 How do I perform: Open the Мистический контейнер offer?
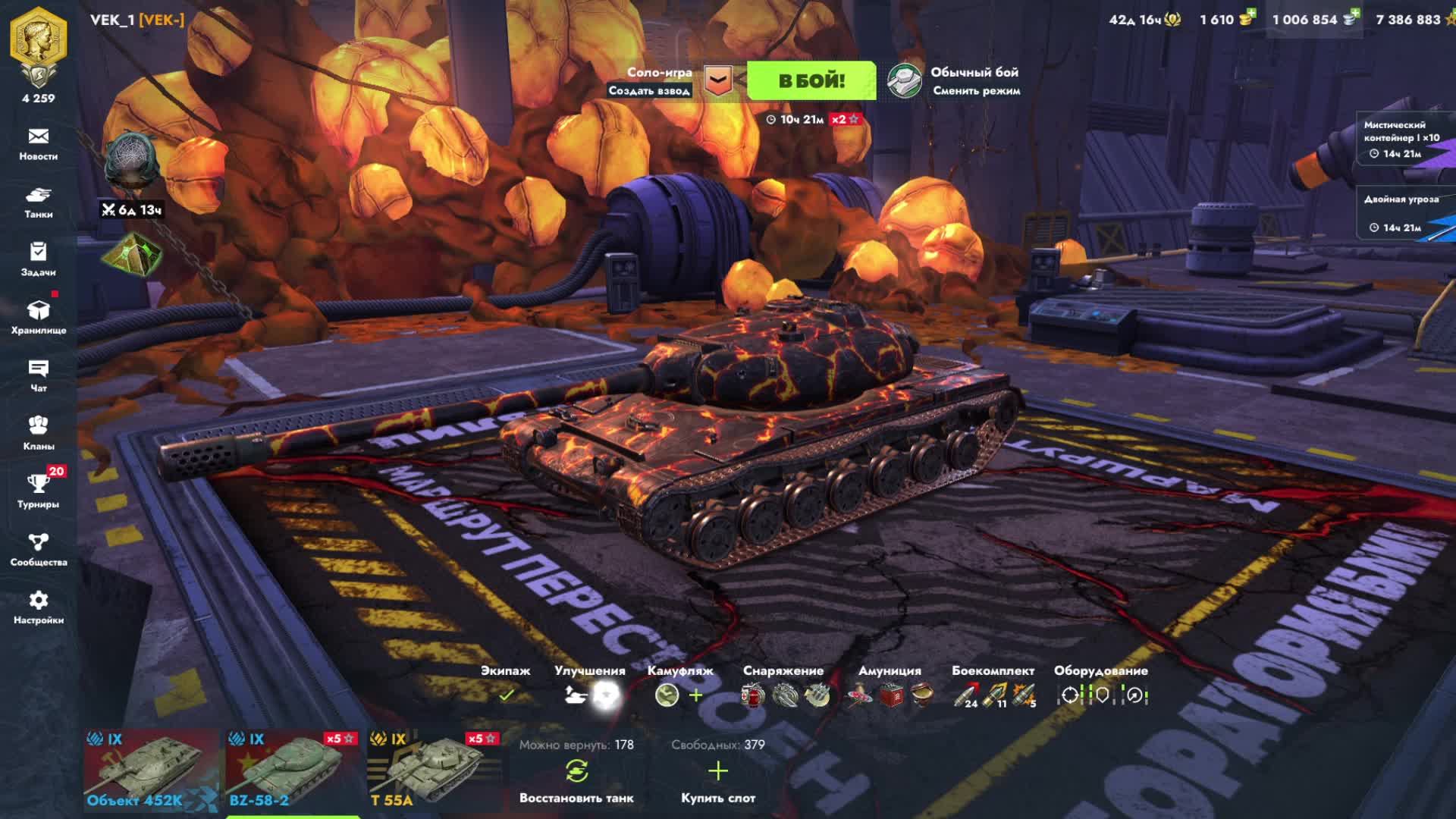click(x=1401, y=139)
